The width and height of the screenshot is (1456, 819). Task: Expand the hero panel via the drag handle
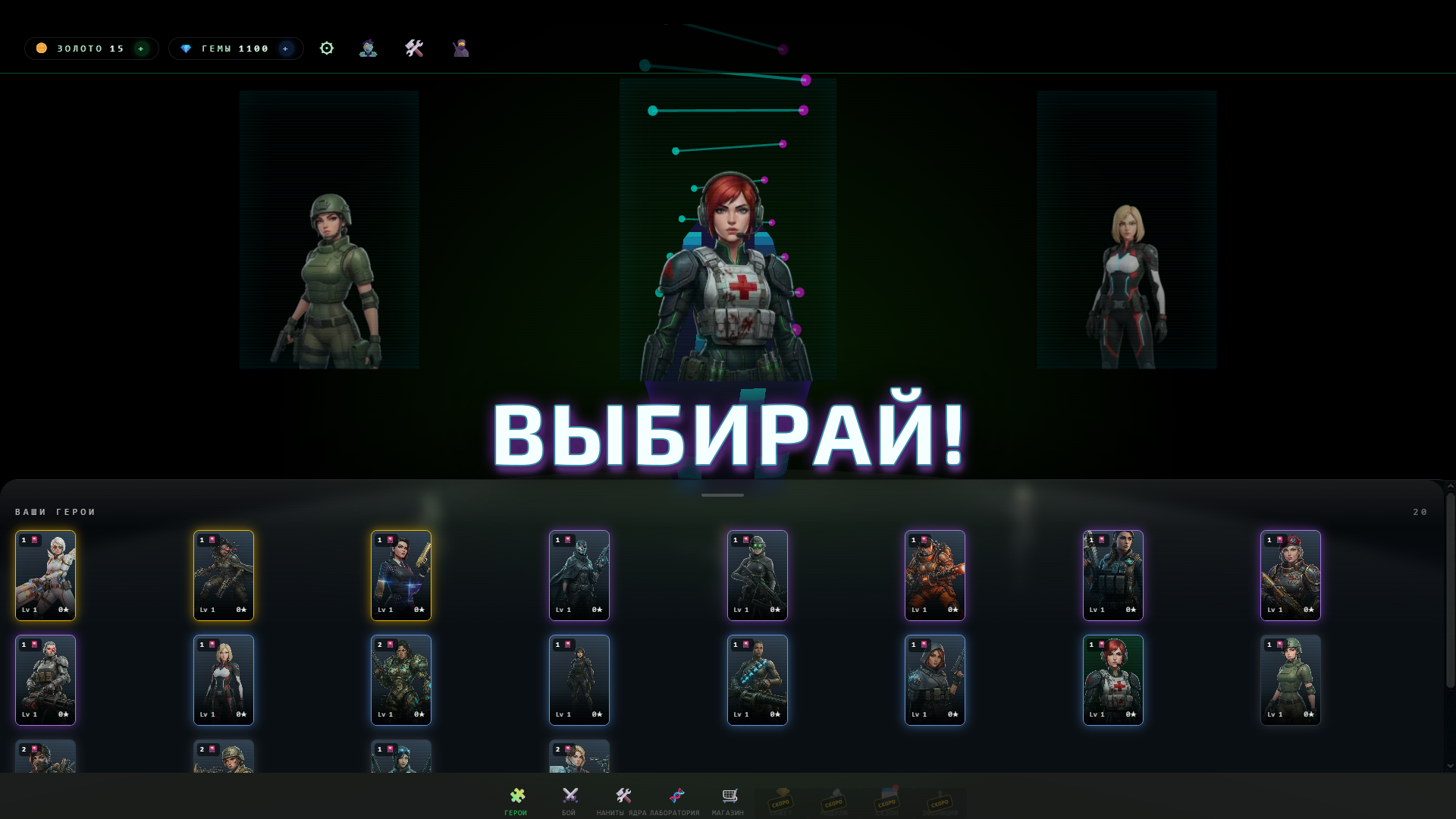click(722, 494)
